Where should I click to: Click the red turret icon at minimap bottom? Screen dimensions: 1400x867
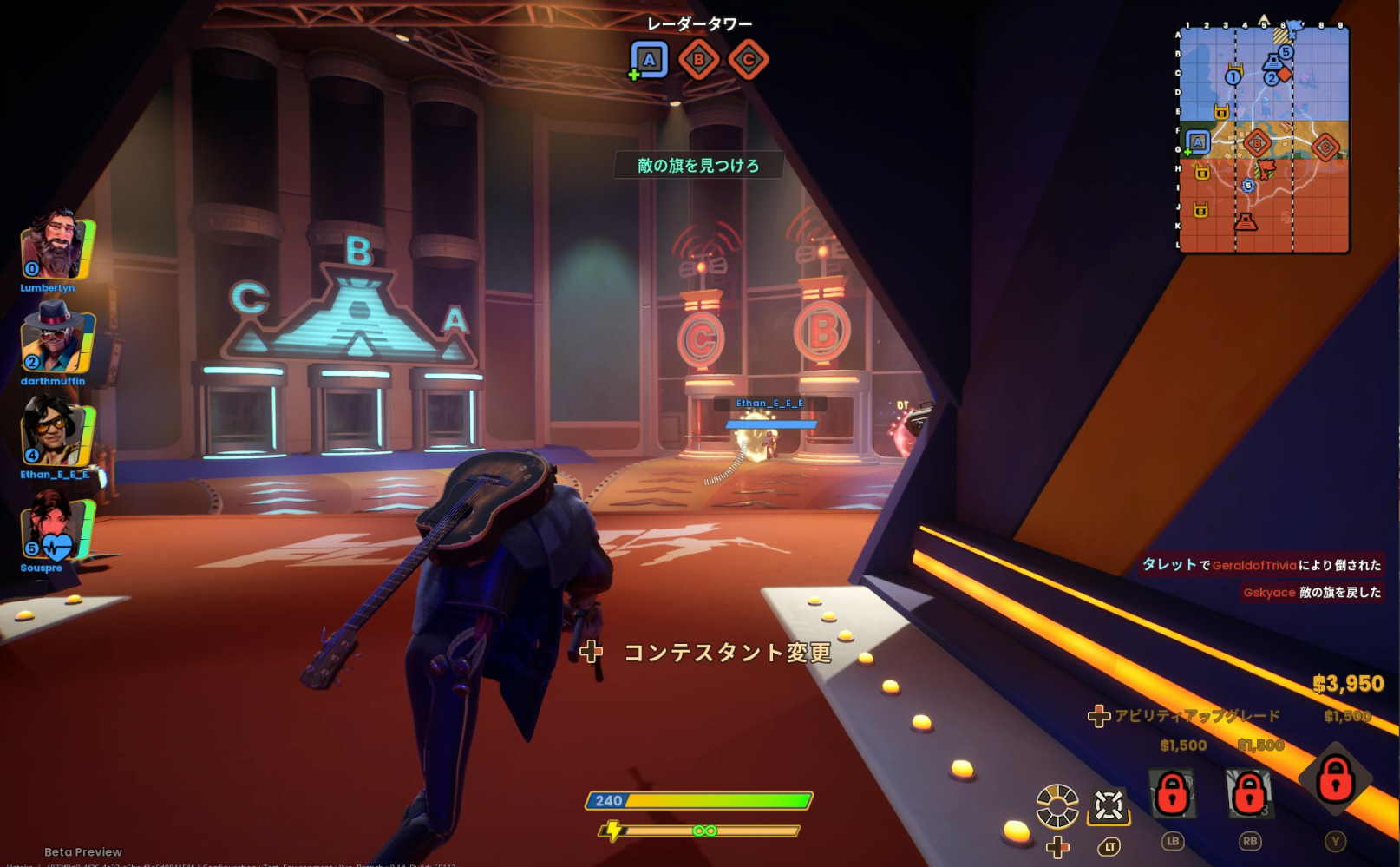tap(1246, 223)
